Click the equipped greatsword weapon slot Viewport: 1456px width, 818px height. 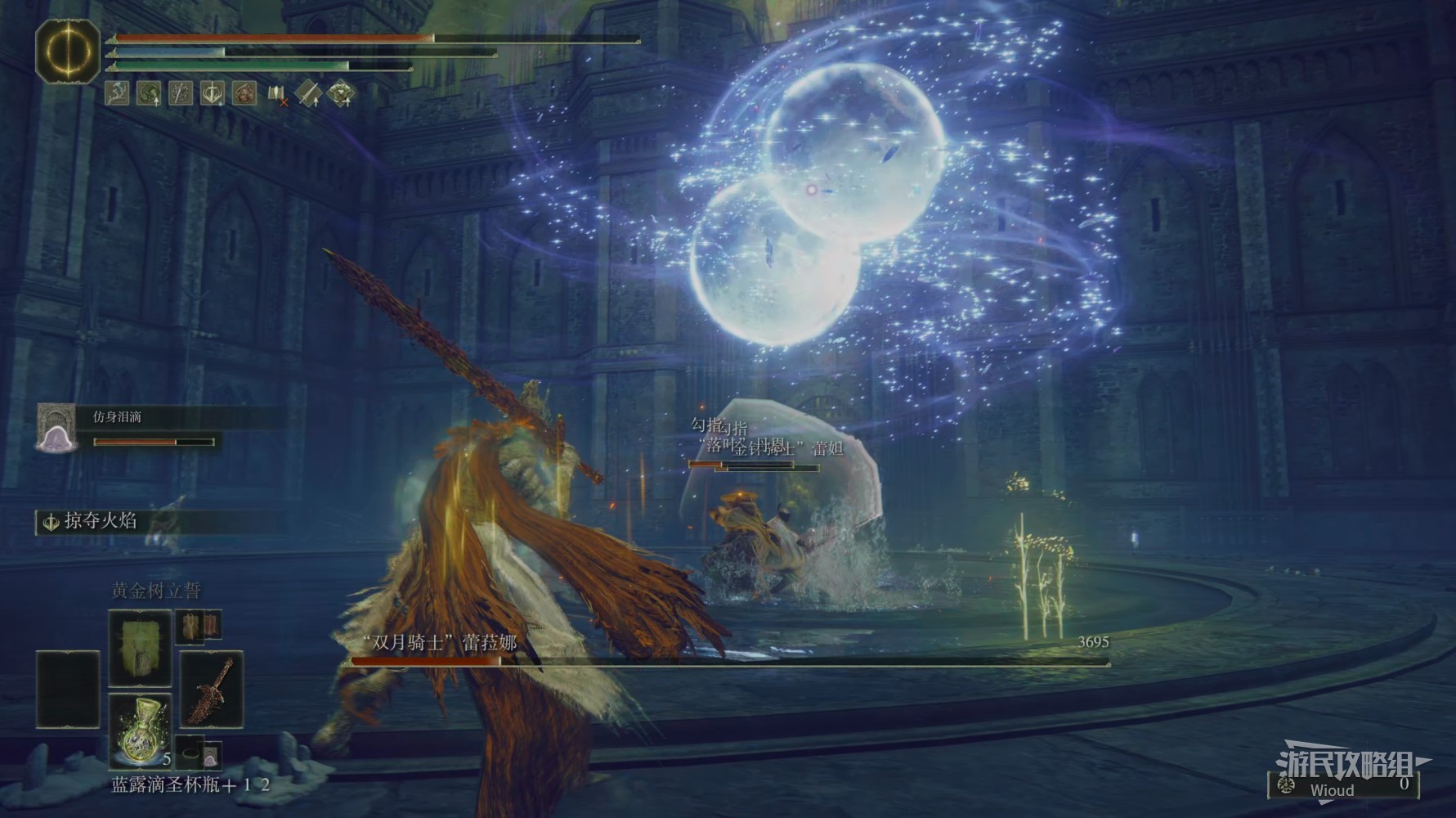click(211, 690)
